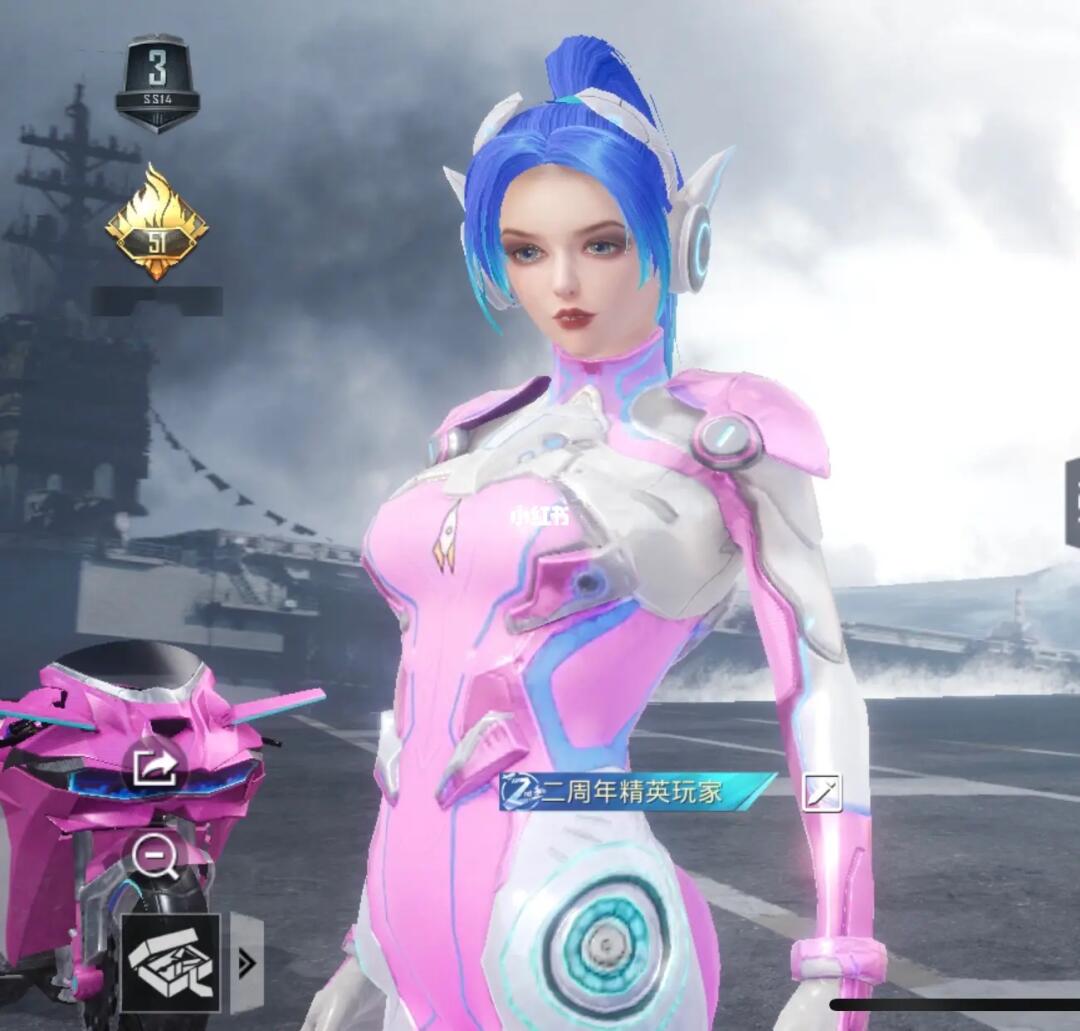Open the SS14 season tier badge

pos(157,83)
